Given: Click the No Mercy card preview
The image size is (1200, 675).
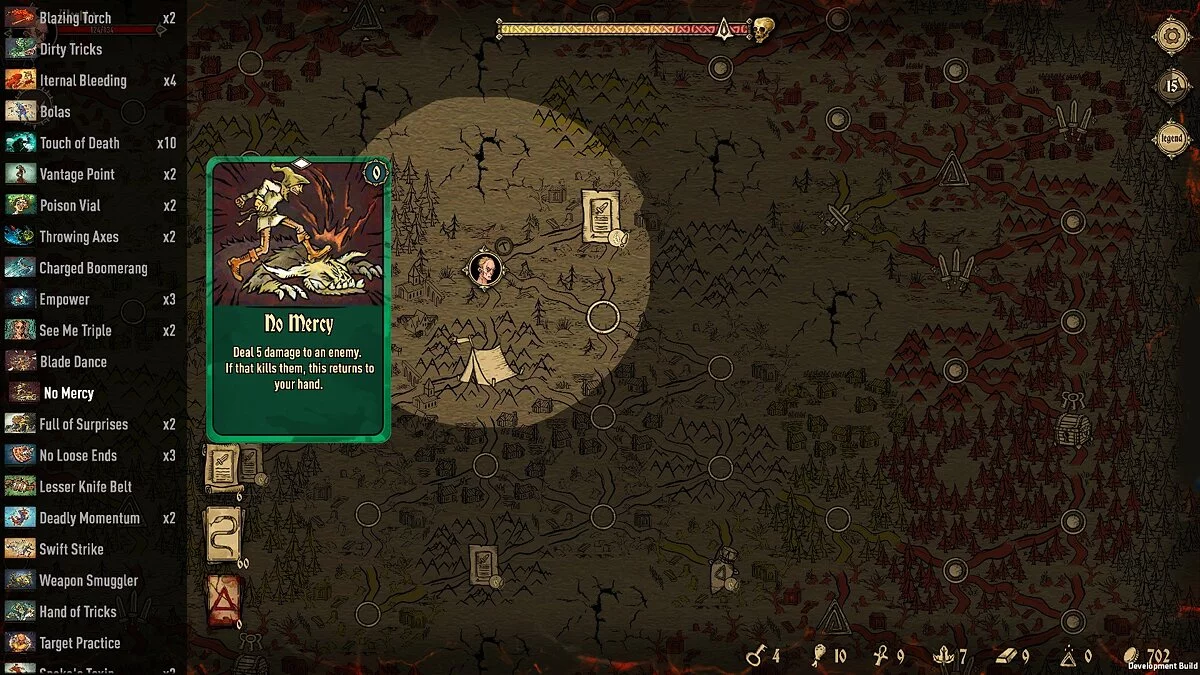Looking at the screenshot, I should coord(298,298).
